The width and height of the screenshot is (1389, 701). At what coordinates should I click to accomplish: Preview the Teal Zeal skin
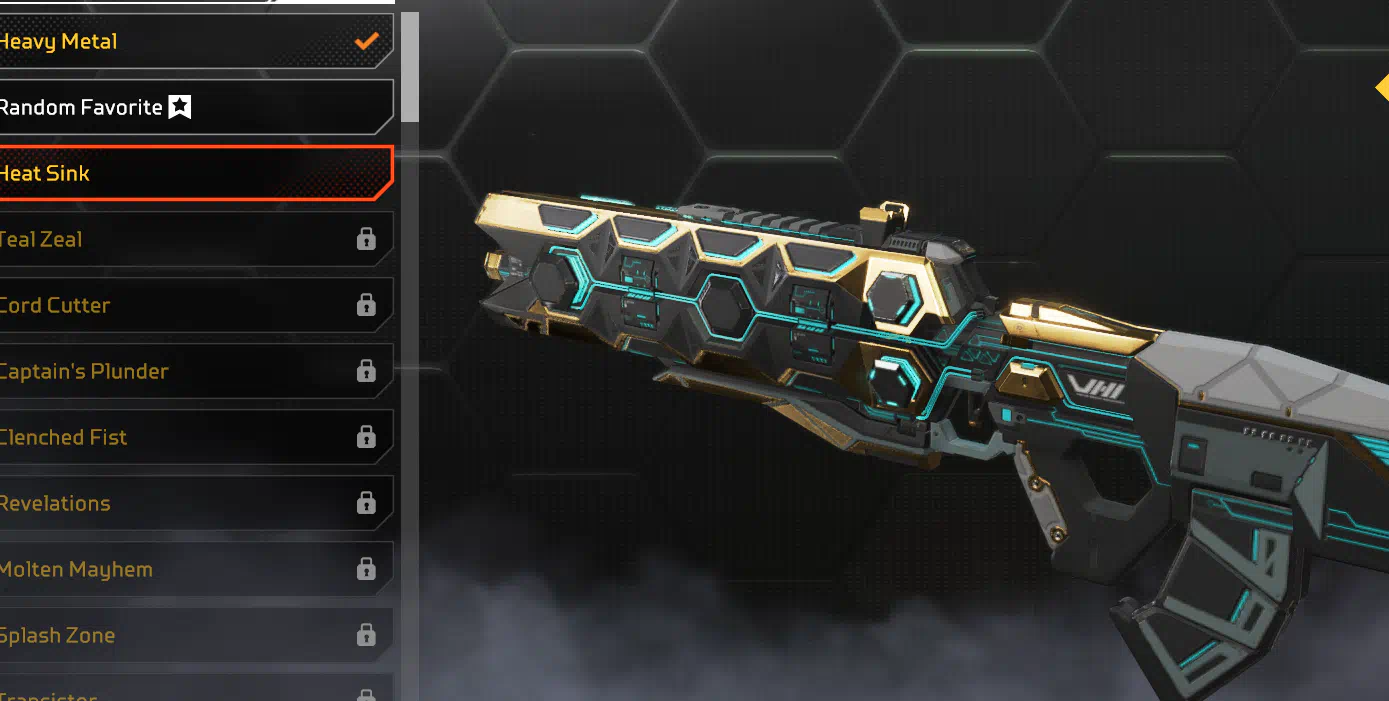(190, 239)
